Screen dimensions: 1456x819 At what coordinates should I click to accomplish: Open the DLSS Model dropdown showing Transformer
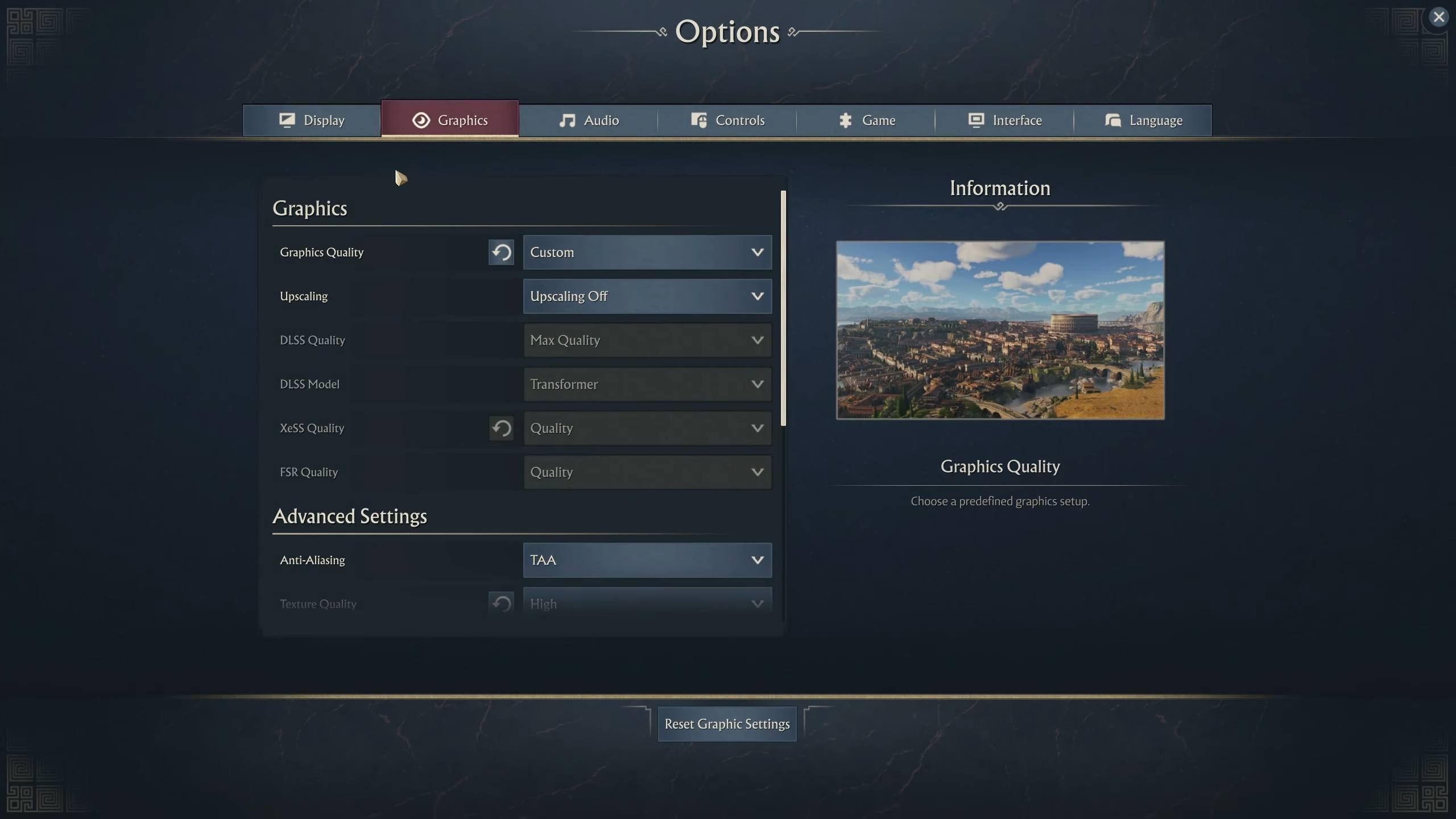point(647,384)
